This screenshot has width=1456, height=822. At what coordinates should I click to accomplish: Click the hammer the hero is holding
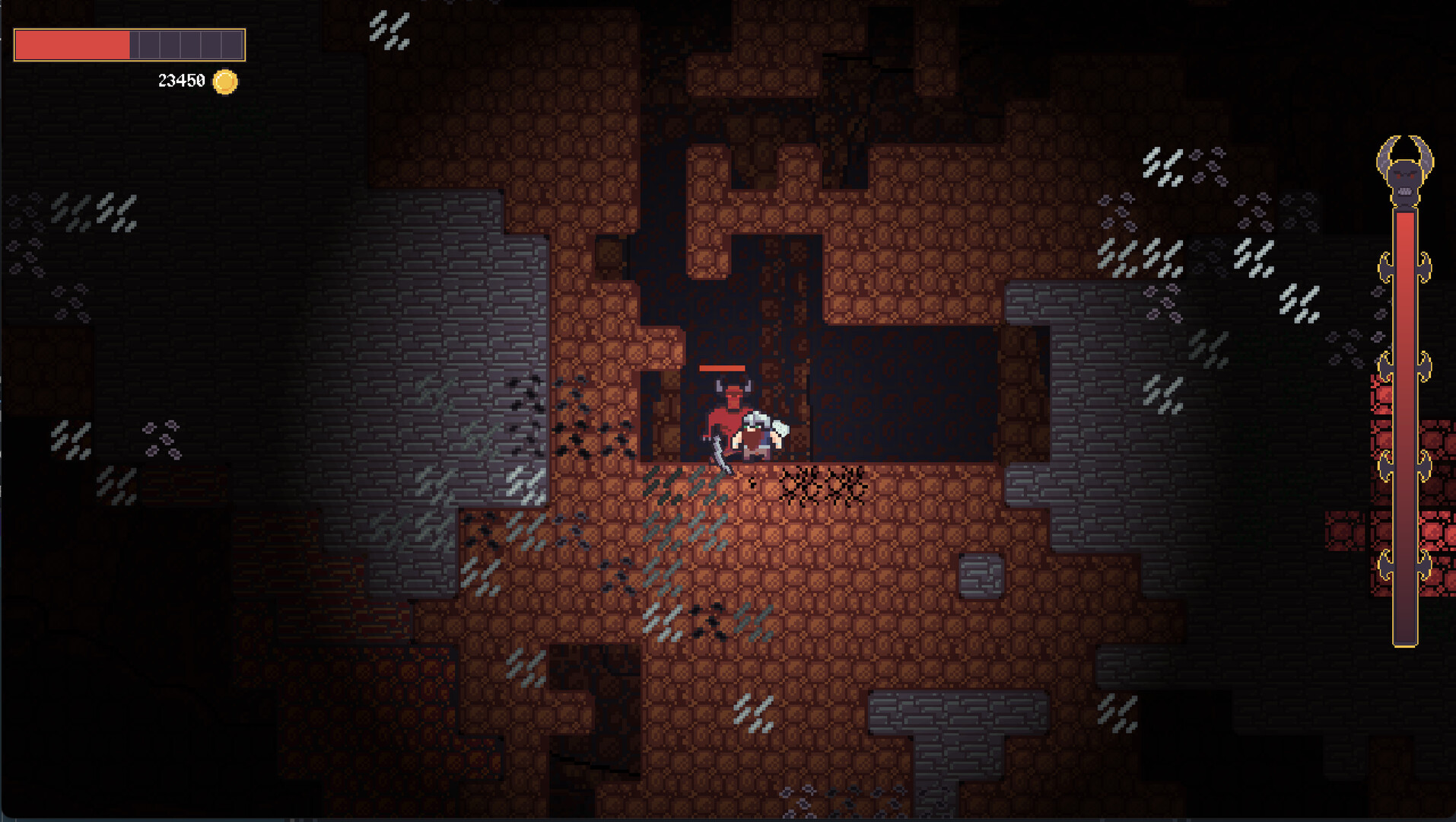(x=780, y=430)
